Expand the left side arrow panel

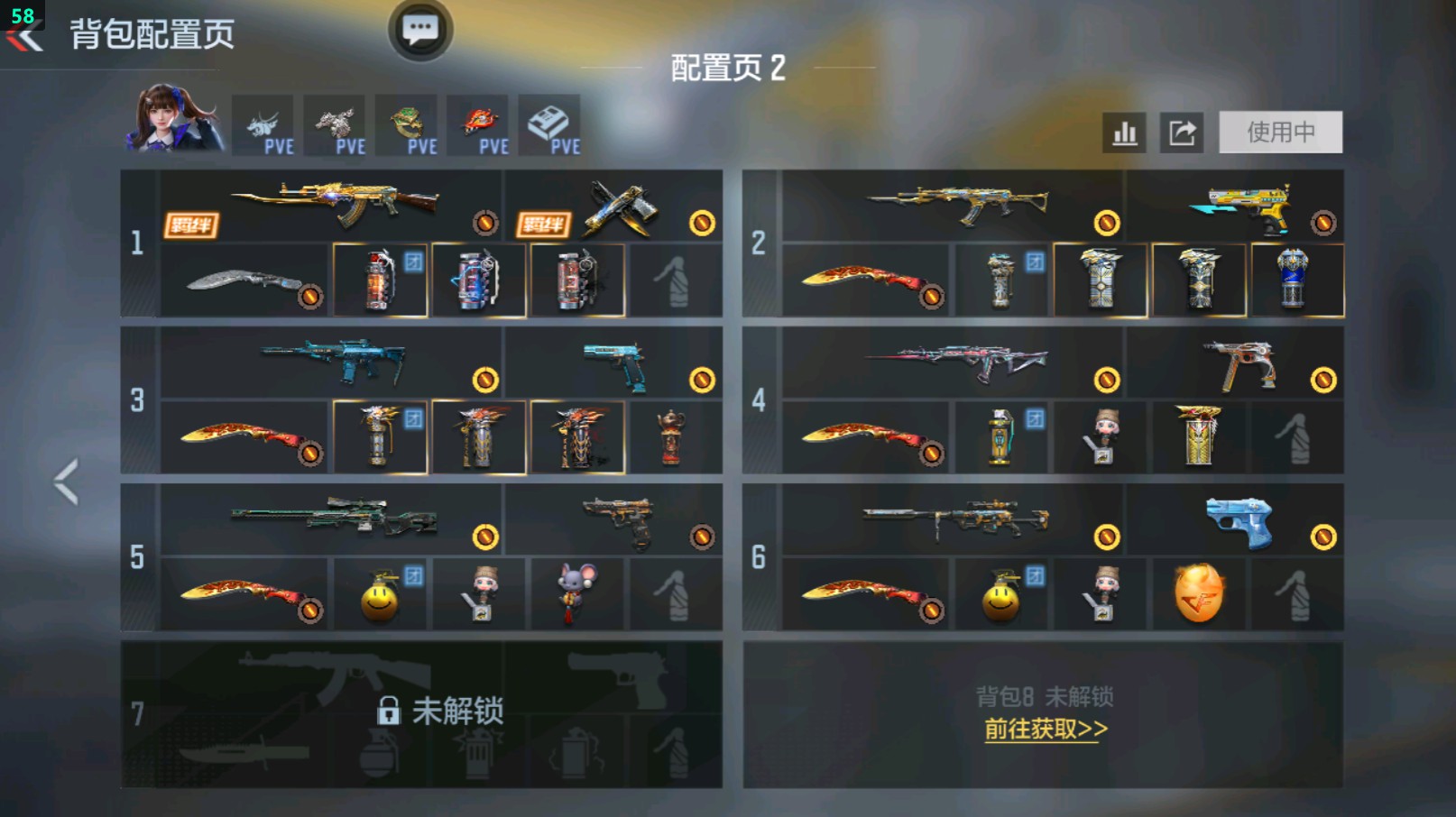tap(65, 481)
